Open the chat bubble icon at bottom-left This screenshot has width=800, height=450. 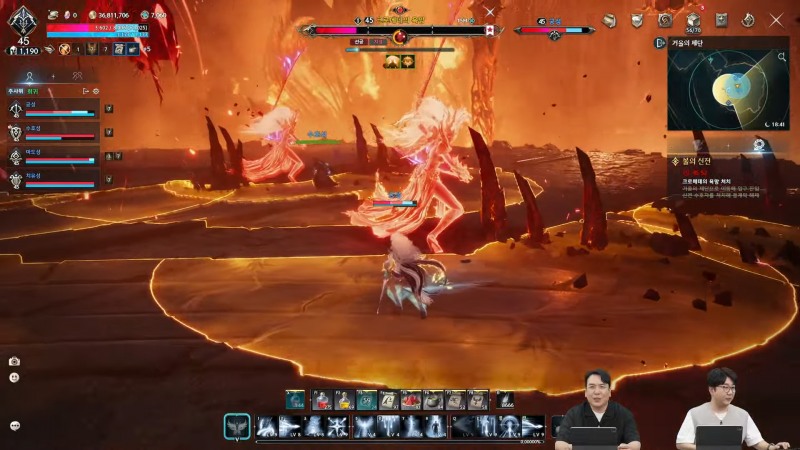click(14, 425)
